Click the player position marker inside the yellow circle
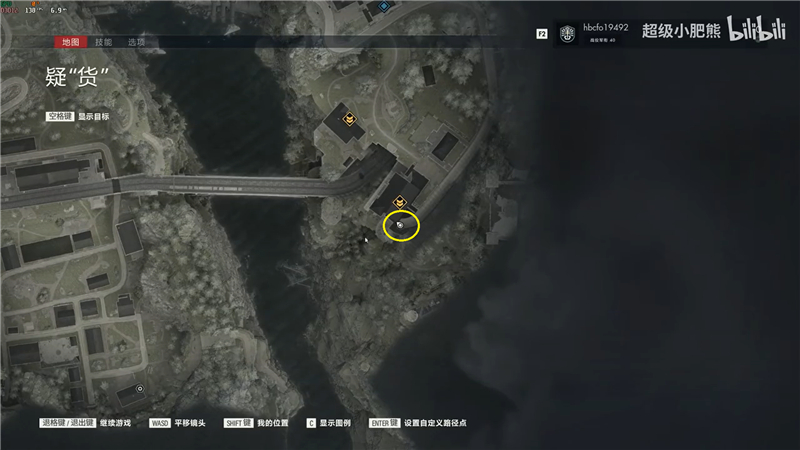The image size is (800, 450). [x=401, y=226]
